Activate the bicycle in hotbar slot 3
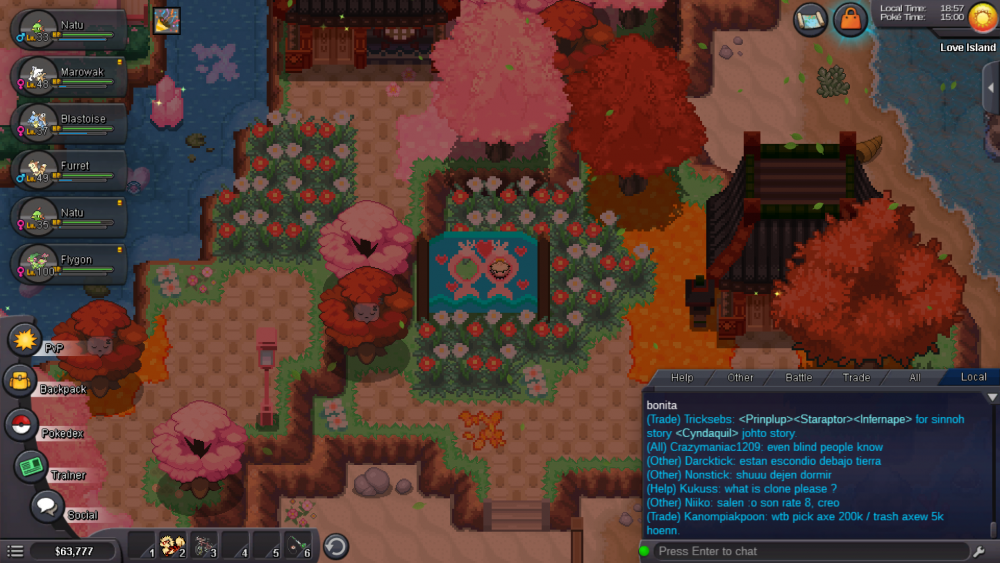Screen dimensions: 1000x563 (204, 546)
